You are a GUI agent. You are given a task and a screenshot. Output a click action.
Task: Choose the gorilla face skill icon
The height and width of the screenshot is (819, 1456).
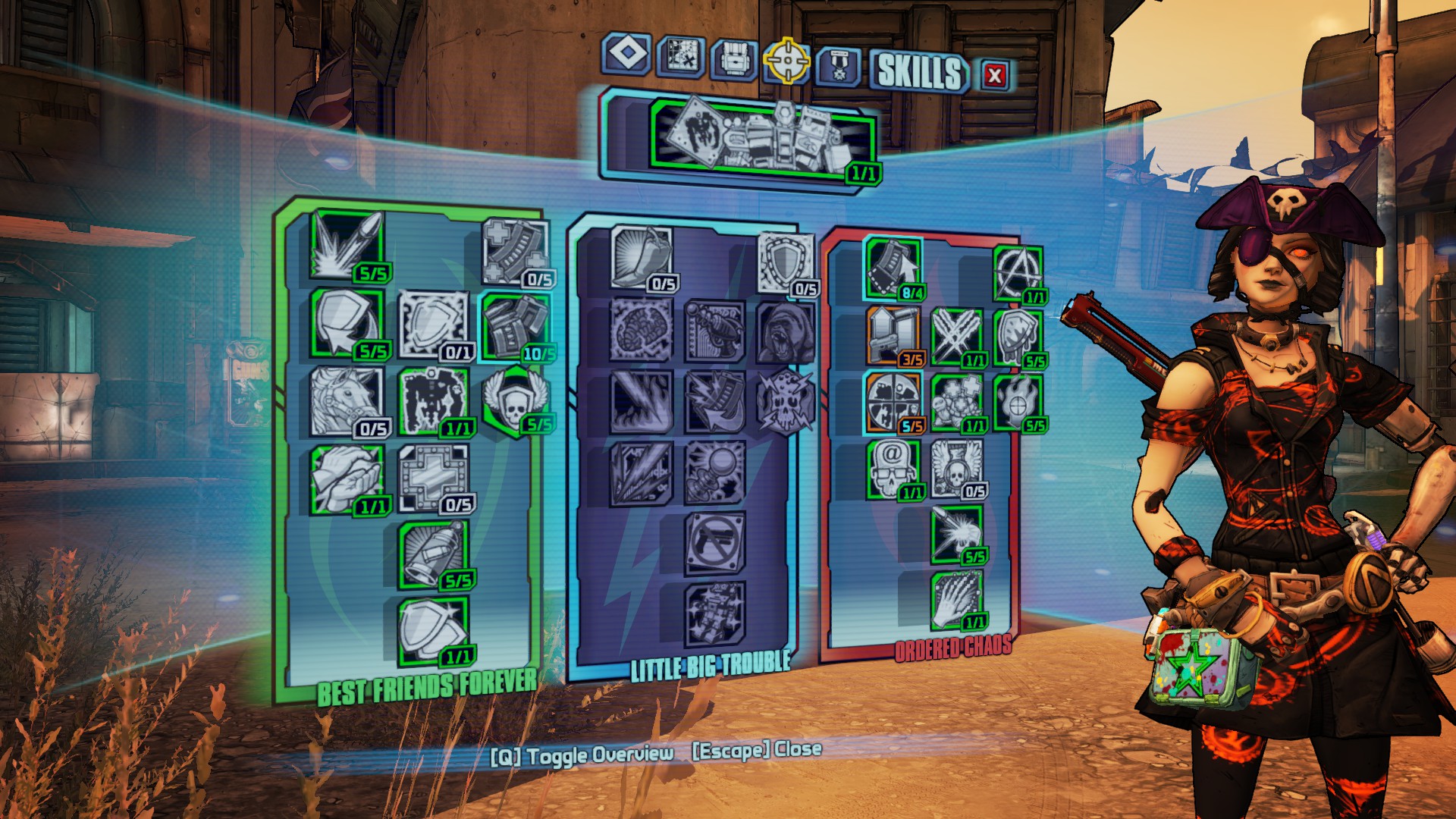tap(786, 332)
